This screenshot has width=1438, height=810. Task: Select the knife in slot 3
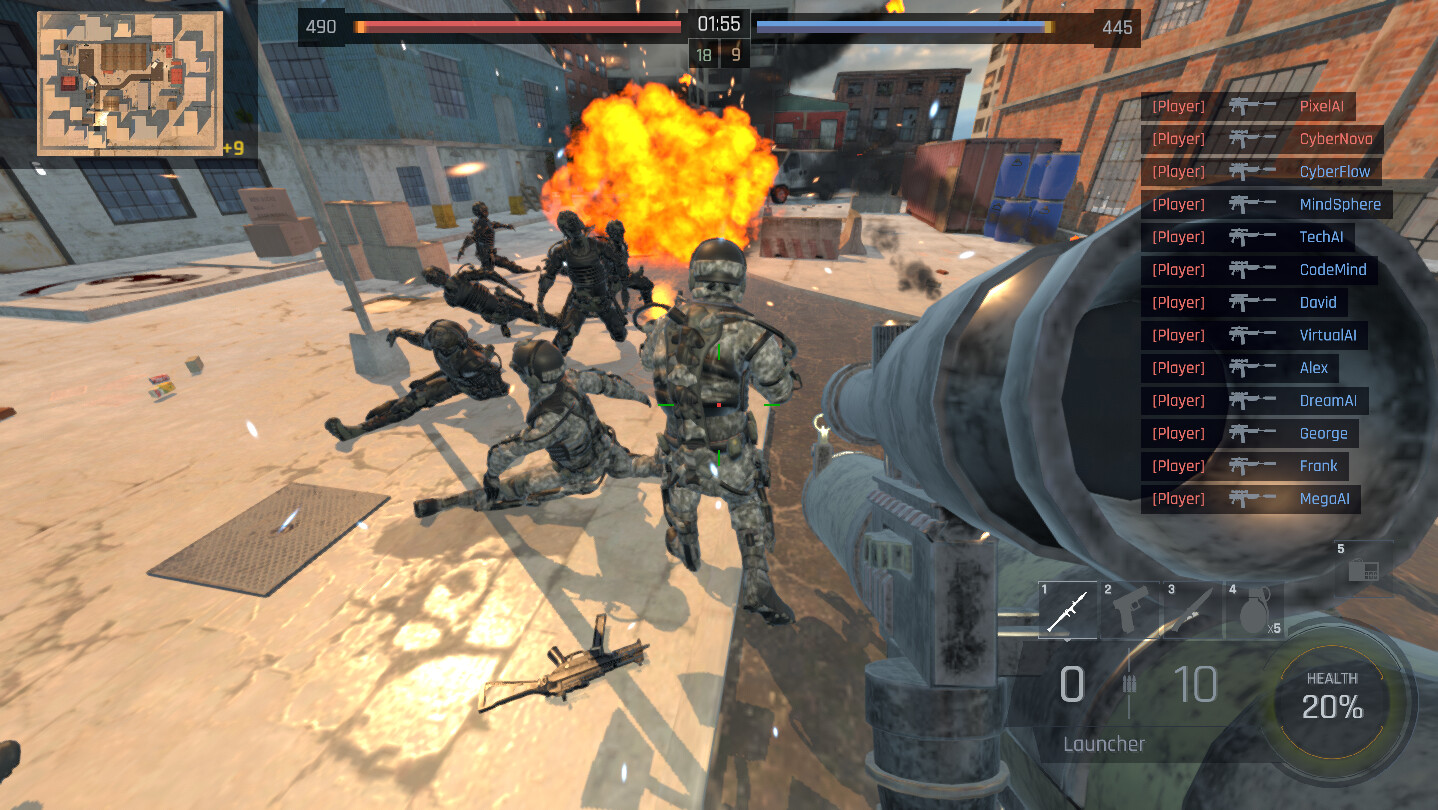click(1194, 608)
